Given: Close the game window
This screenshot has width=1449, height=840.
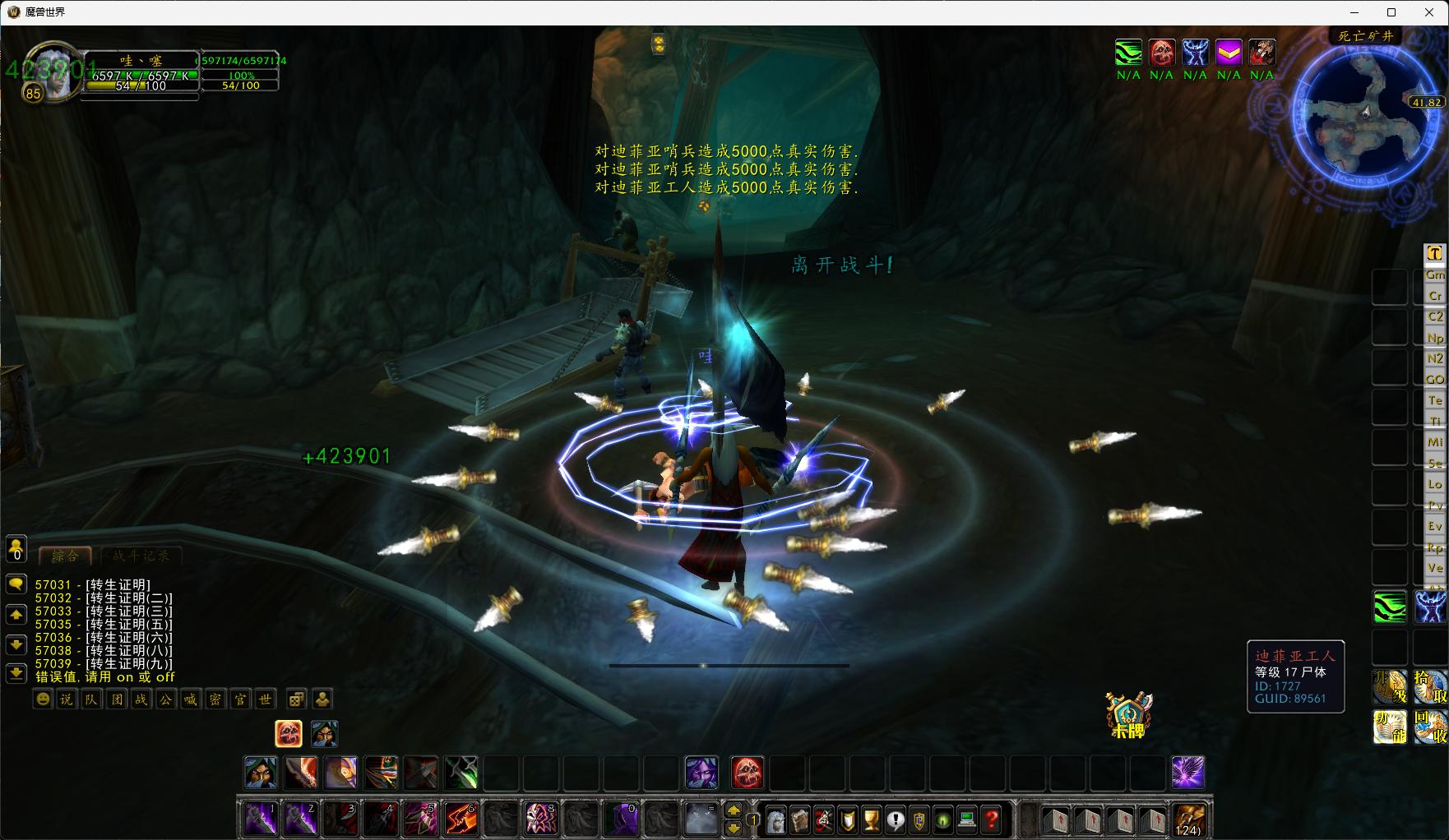Looking at the screenshot, I should (x=1429, y=12).
